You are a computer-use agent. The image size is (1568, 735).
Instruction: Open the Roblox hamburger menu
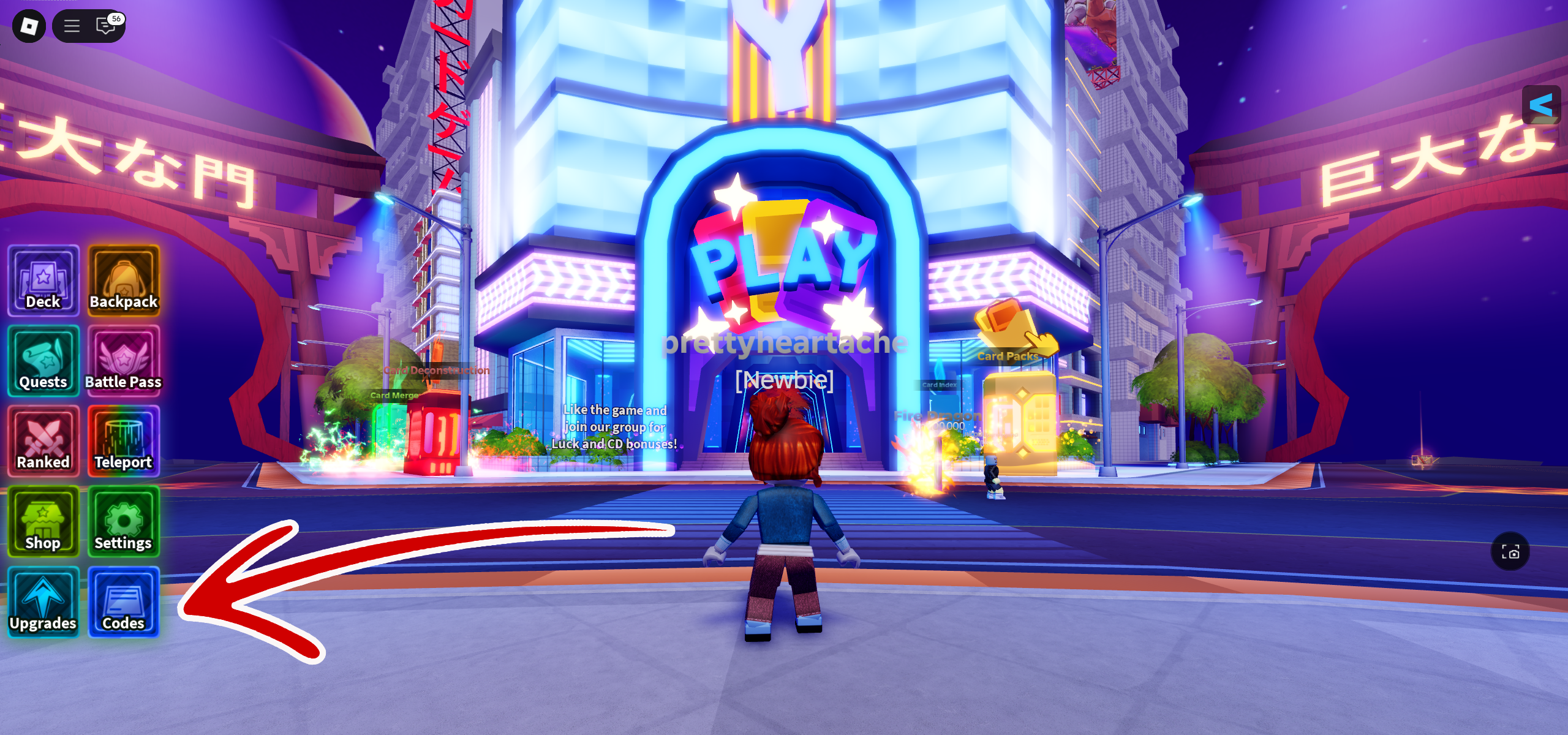(x=72, y=26)
